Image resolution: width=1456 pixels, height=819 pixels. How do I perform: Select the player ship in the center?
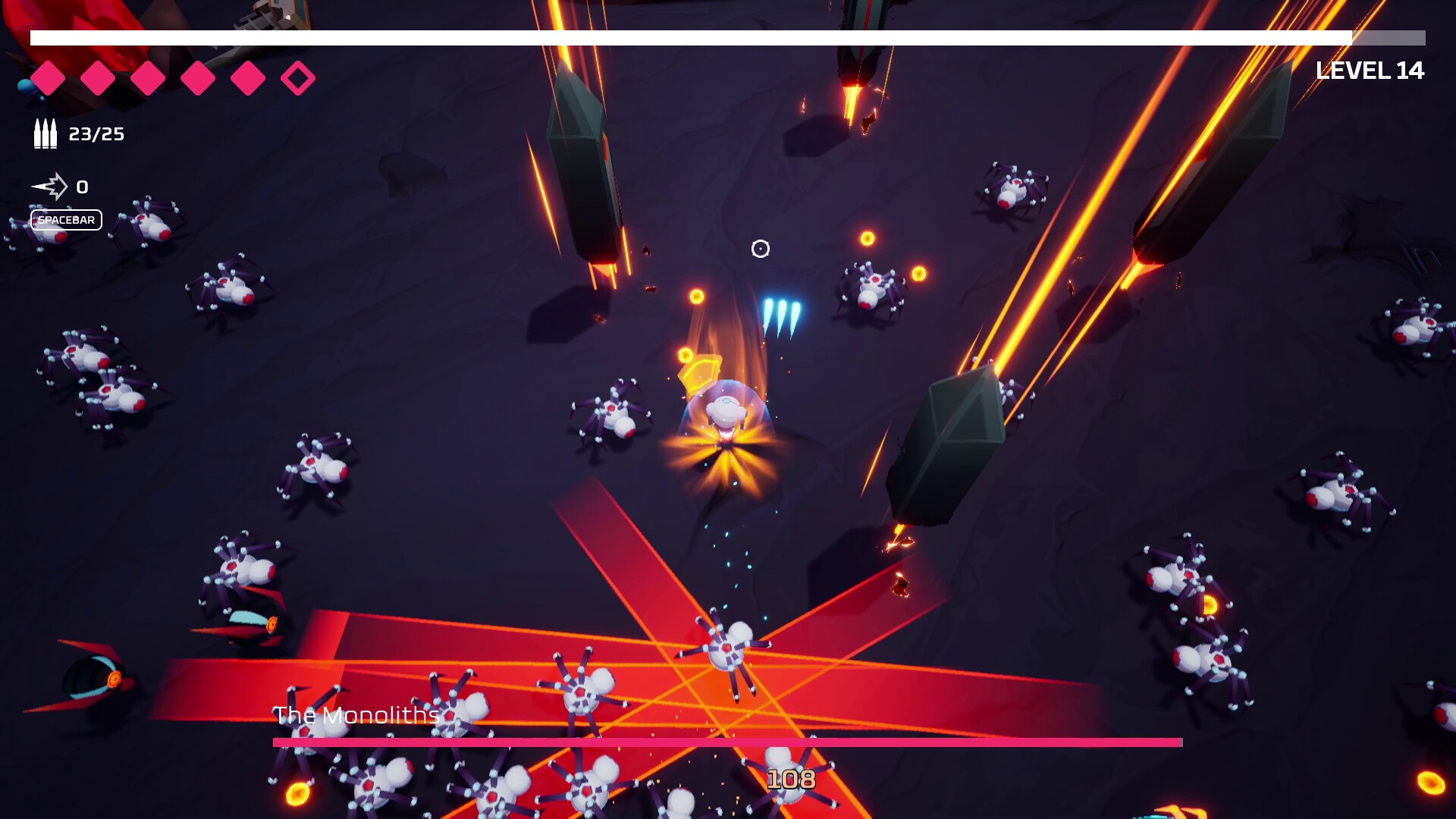tap(726, 413)
